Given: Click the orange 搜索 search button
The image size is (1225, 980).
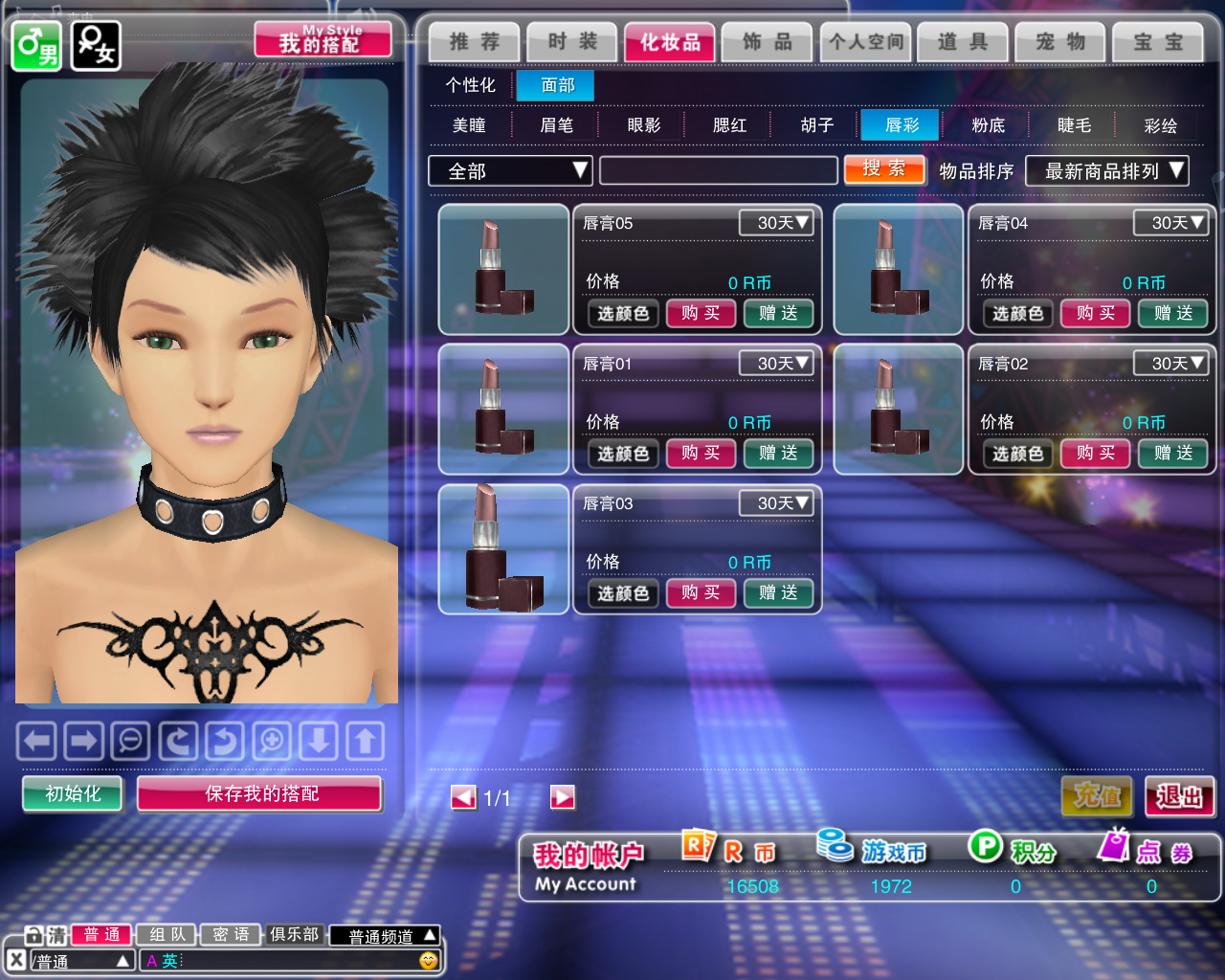Looking at the screenshot, I should point(883,169).
